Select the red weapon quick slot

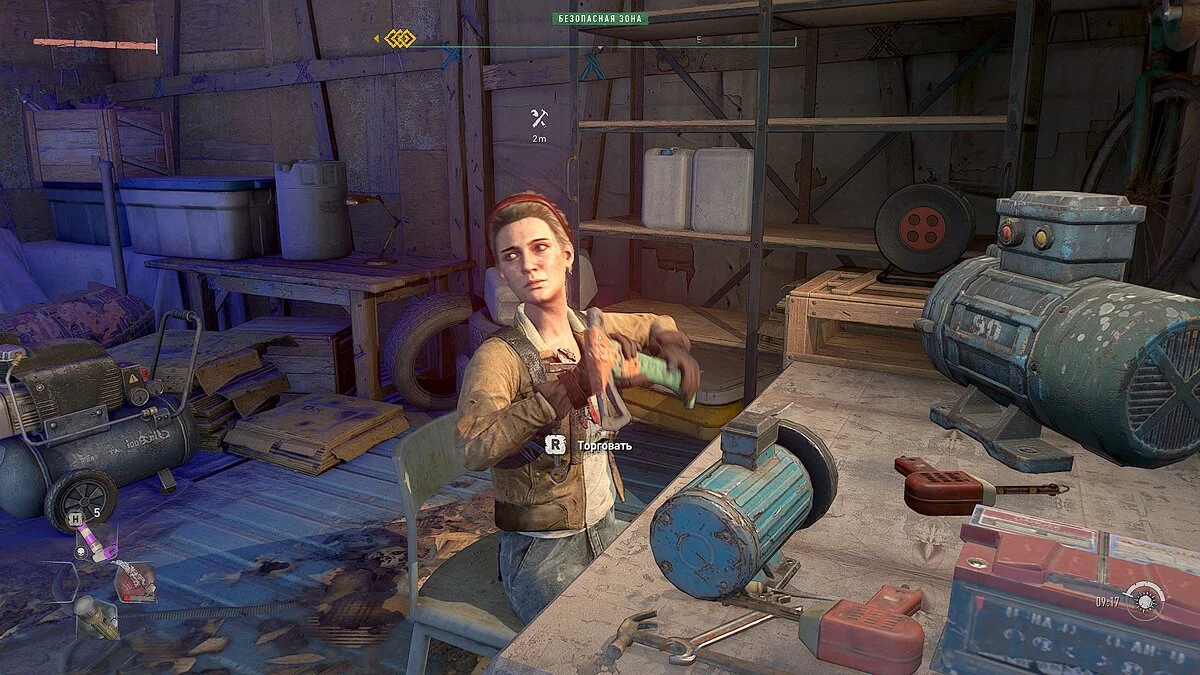135,582
